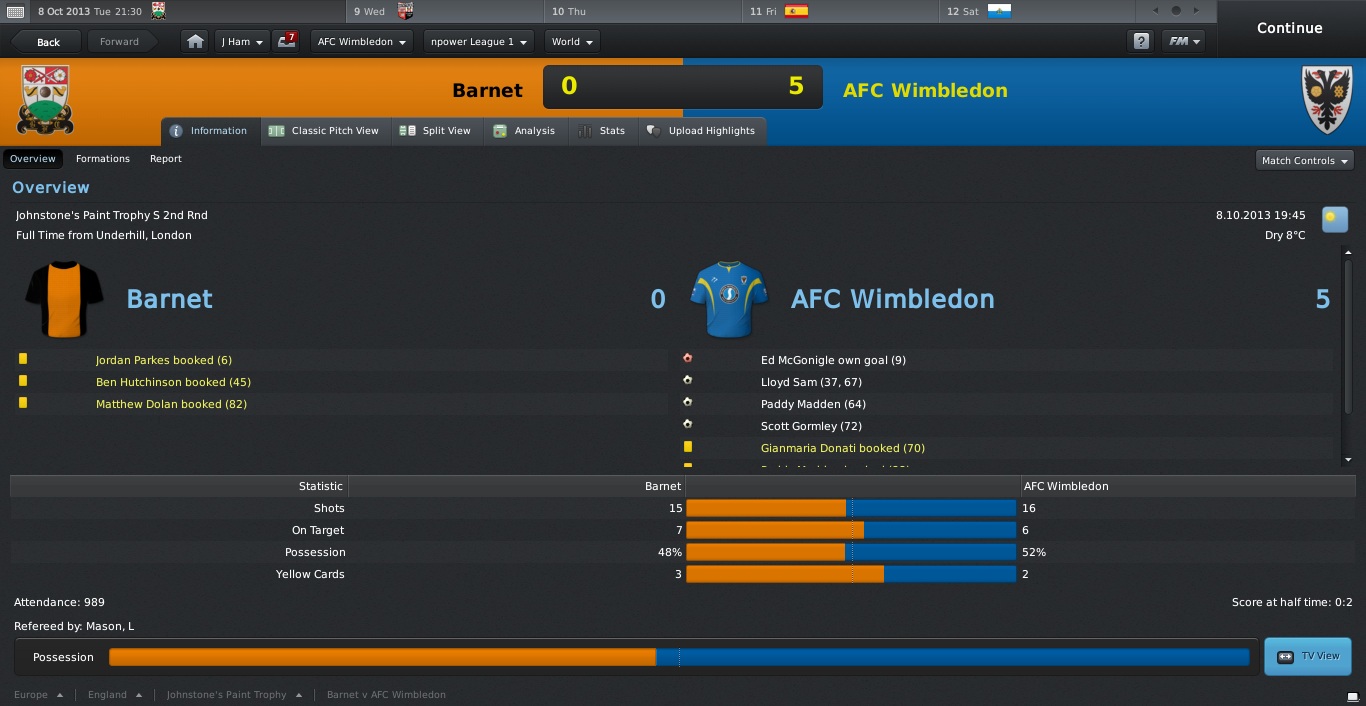Open the npower League 1 dropdown
This screenshot has height=706, width=1366.
(479, 42)
